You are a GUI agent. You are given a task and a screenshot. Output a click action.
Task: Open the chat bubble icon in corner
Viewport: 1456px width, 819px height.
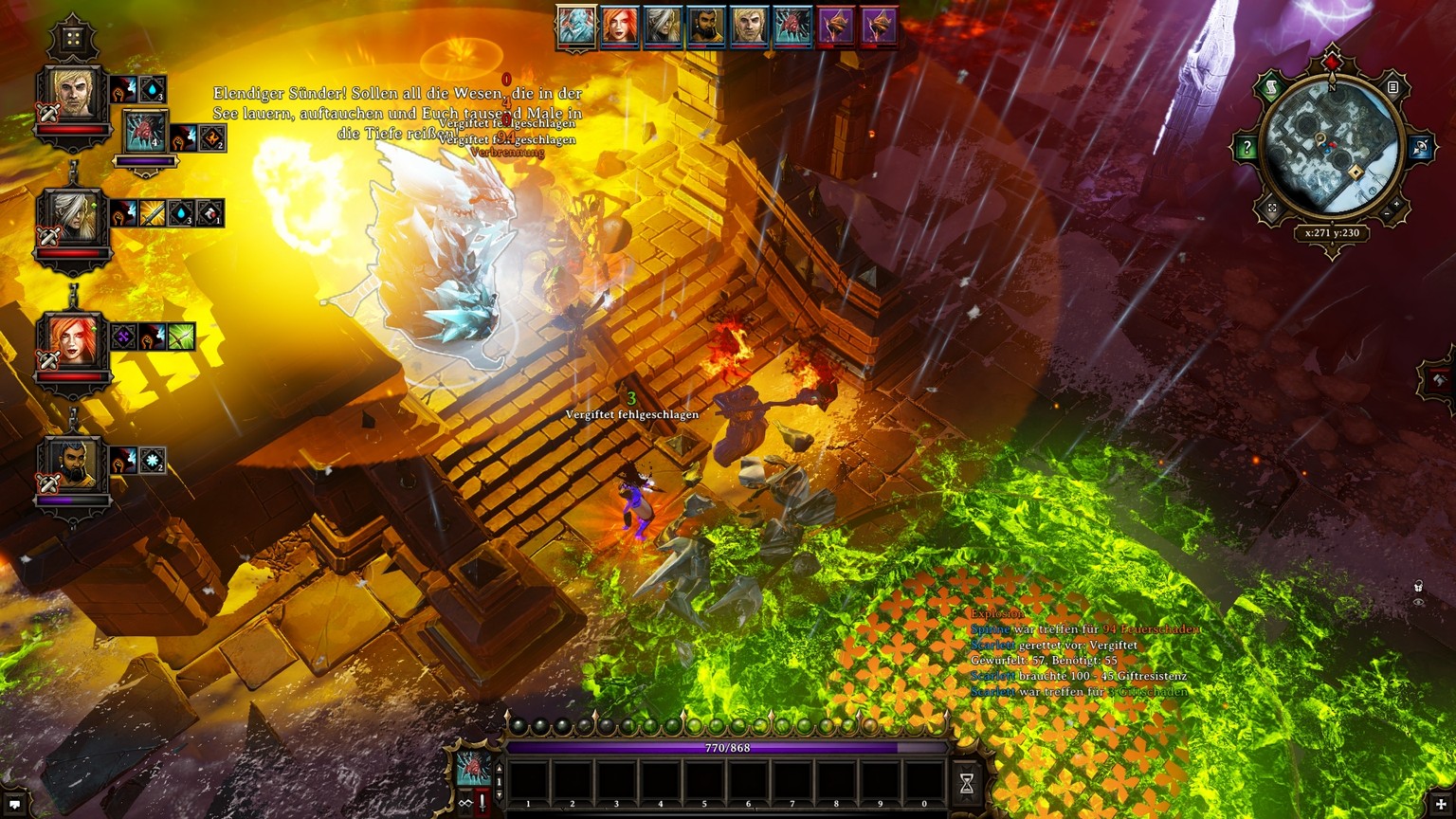(14, 805)
